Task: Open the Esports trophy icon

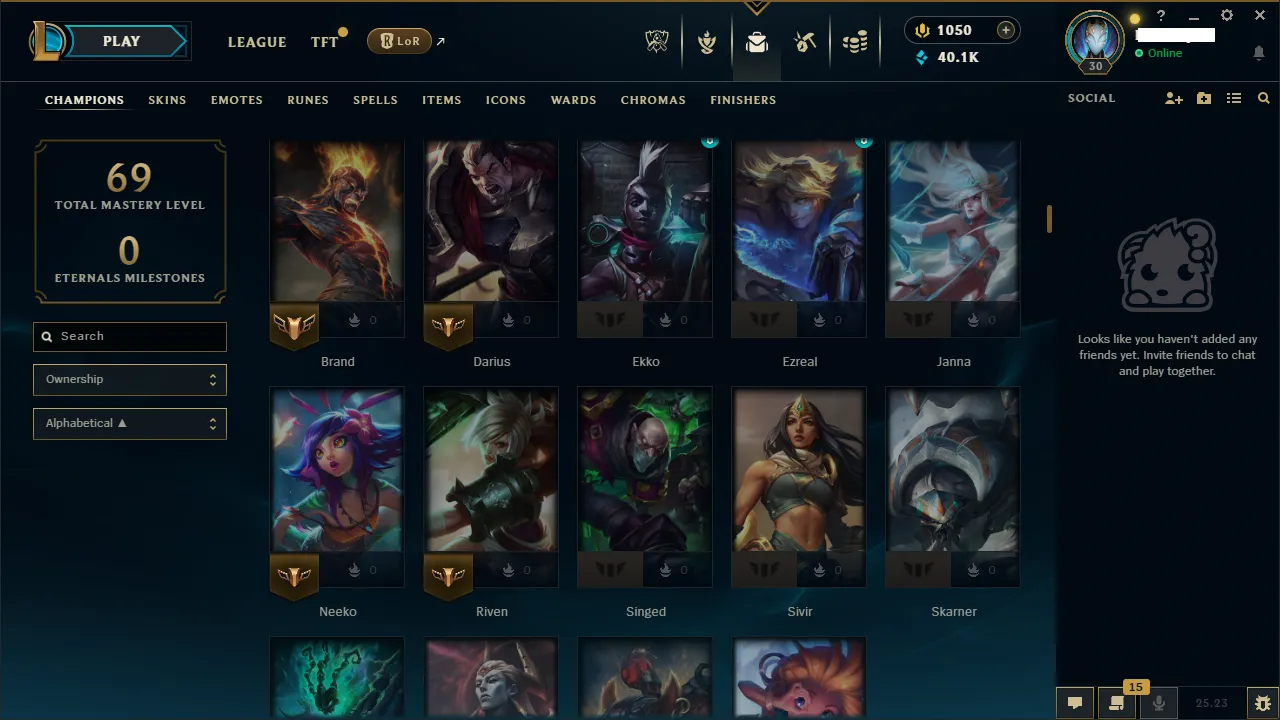Action: pos(657,41)
